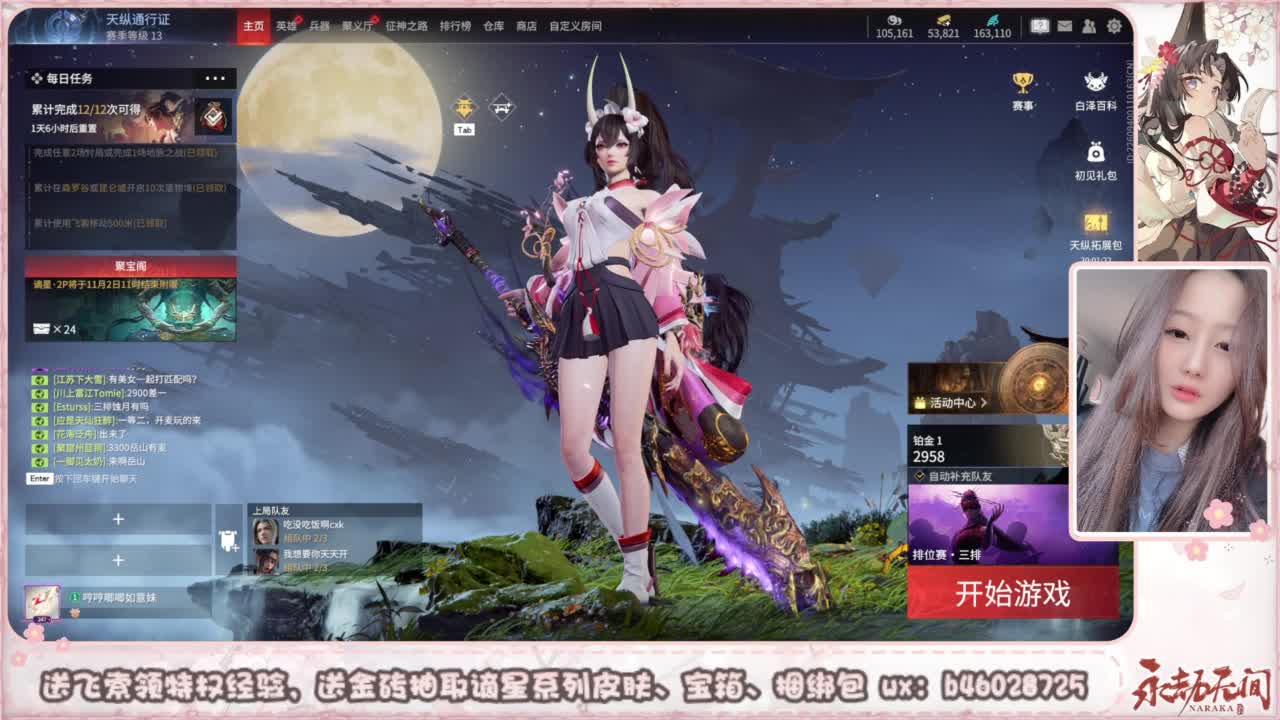1280x720 pixels.
Task: Open the help guide book icon
Action: point(1038,24)
